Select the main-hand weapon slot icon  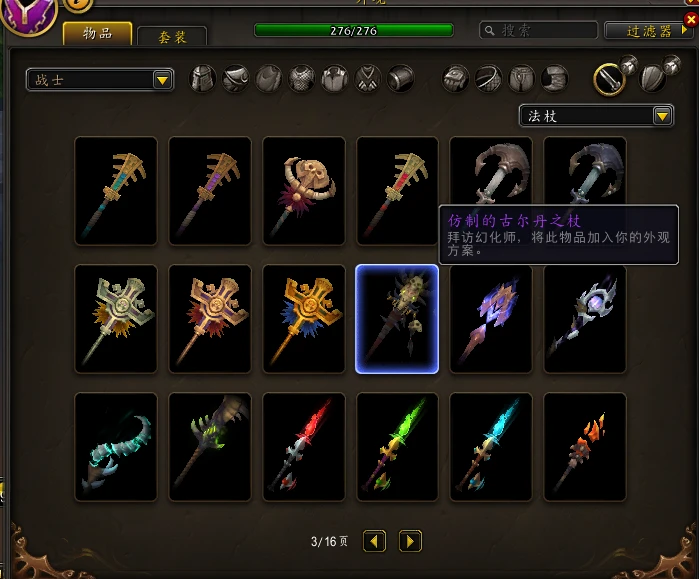(x=608, y=78)
